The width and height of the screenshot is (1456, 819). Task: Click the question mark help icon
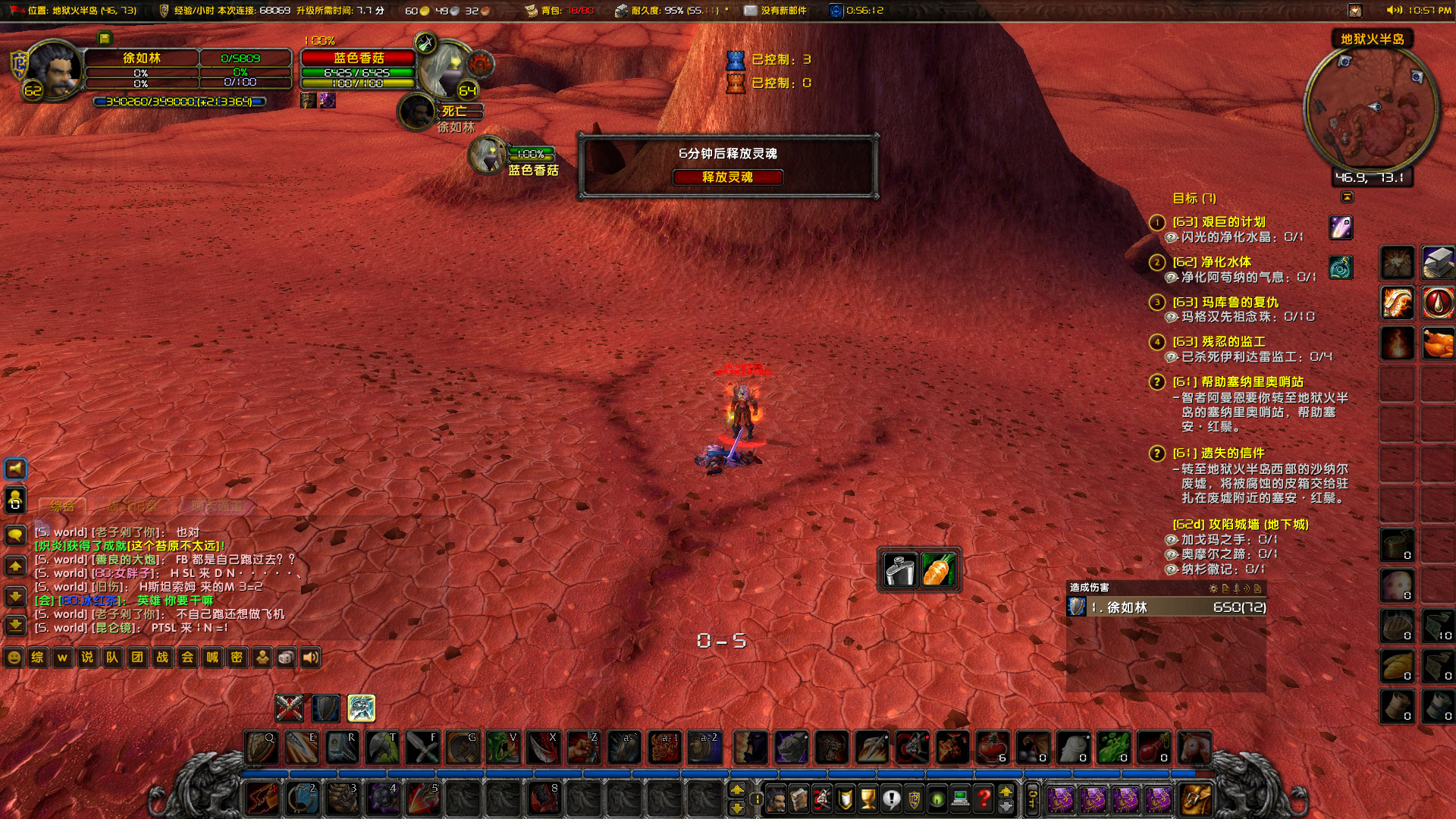pyautogui.click(x=983, y=798)
